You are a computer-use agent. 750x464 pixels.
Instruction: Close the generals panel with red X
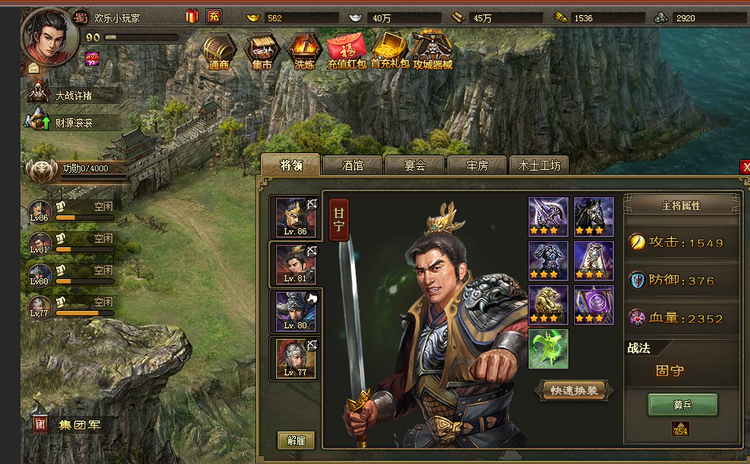tap(744, 167)
